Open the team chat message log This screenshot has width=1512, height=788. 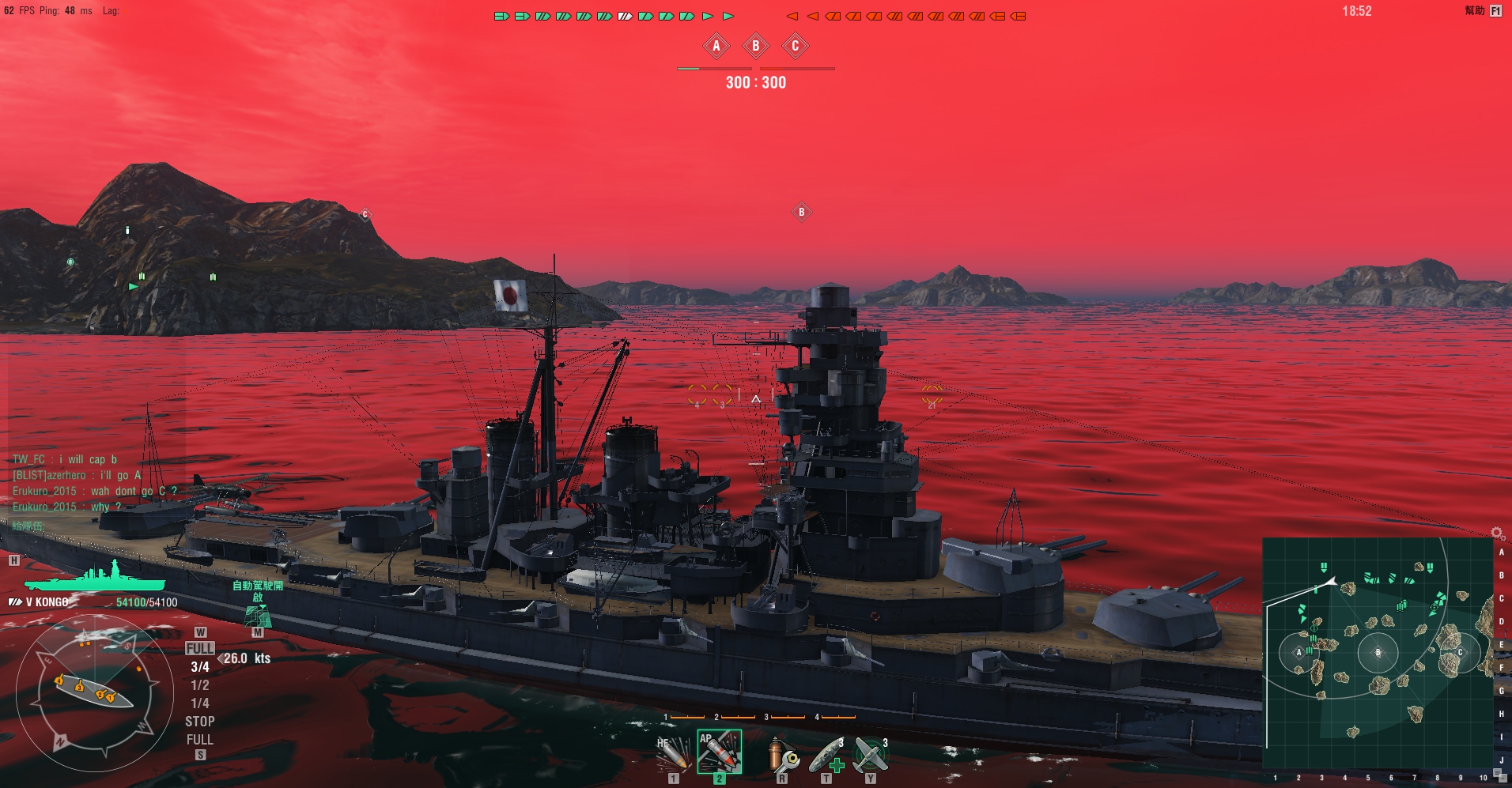coord(95,483)
